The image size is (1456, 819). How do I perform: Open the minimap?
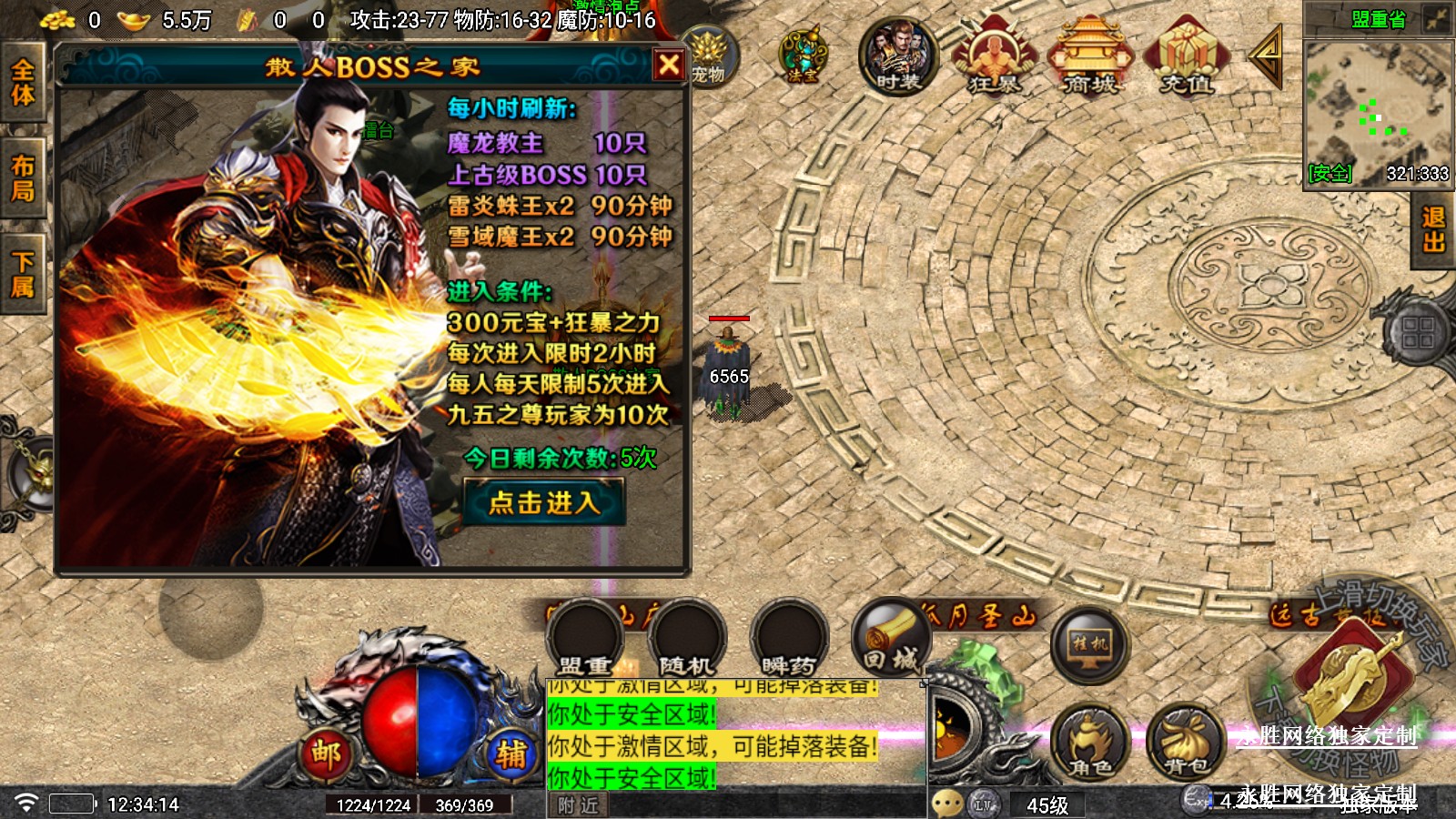pyautogui.click(x=1378, y=111)
